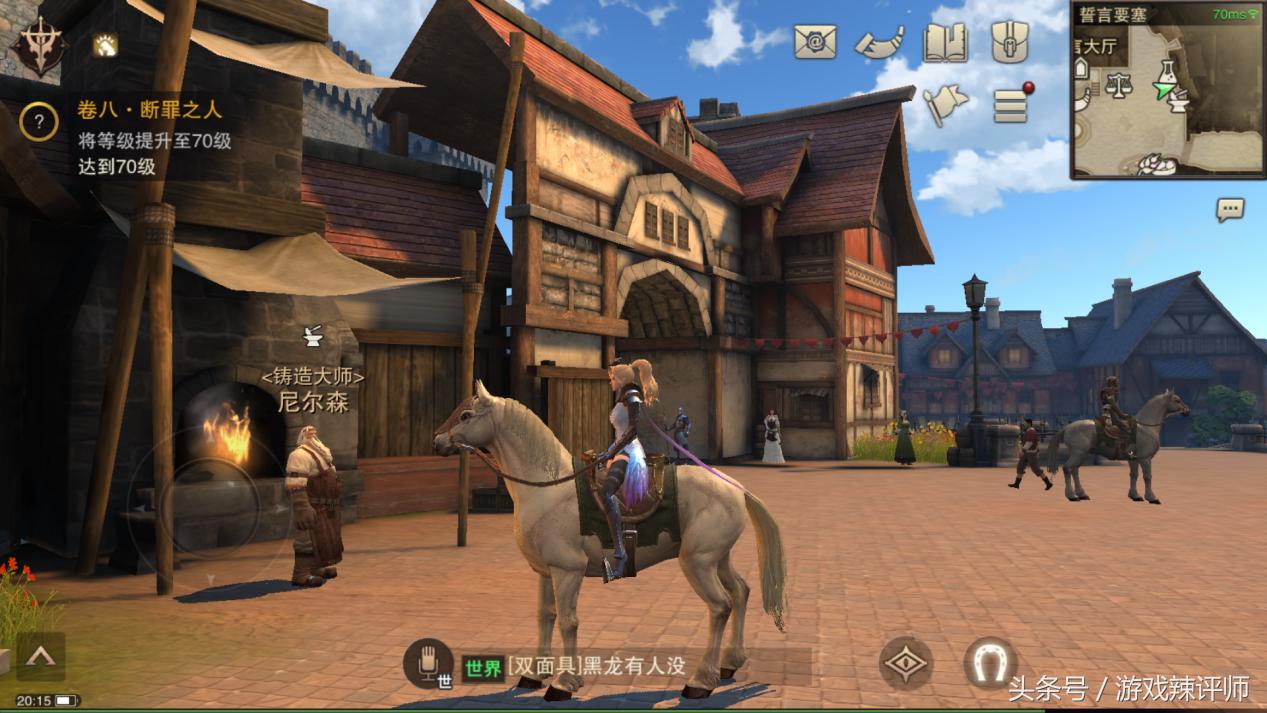Open the 卷八·断罪之人 quest tracker
This screenshot has width=1267, height=713.
coord(150,109)
